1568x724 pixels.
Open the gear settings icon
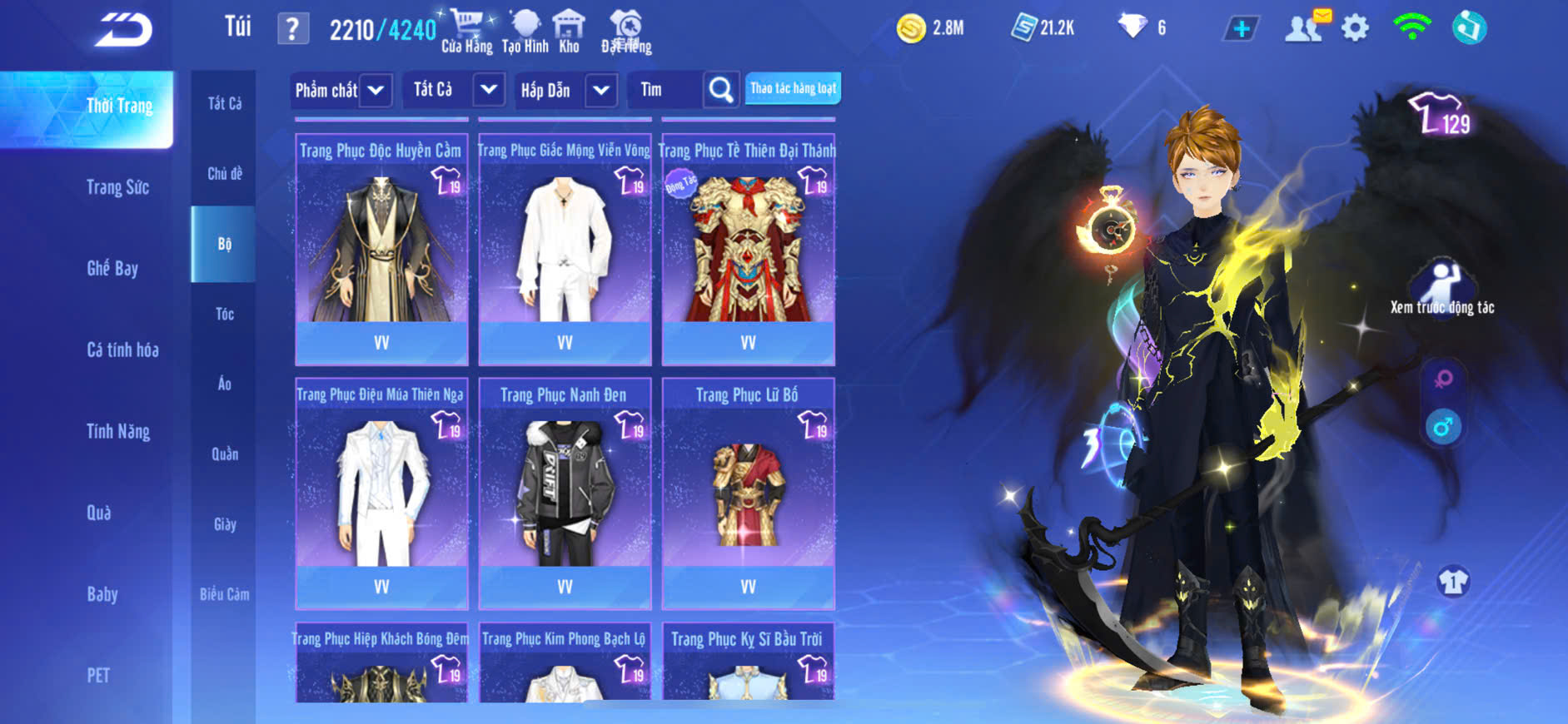(x=1355, y=28)
